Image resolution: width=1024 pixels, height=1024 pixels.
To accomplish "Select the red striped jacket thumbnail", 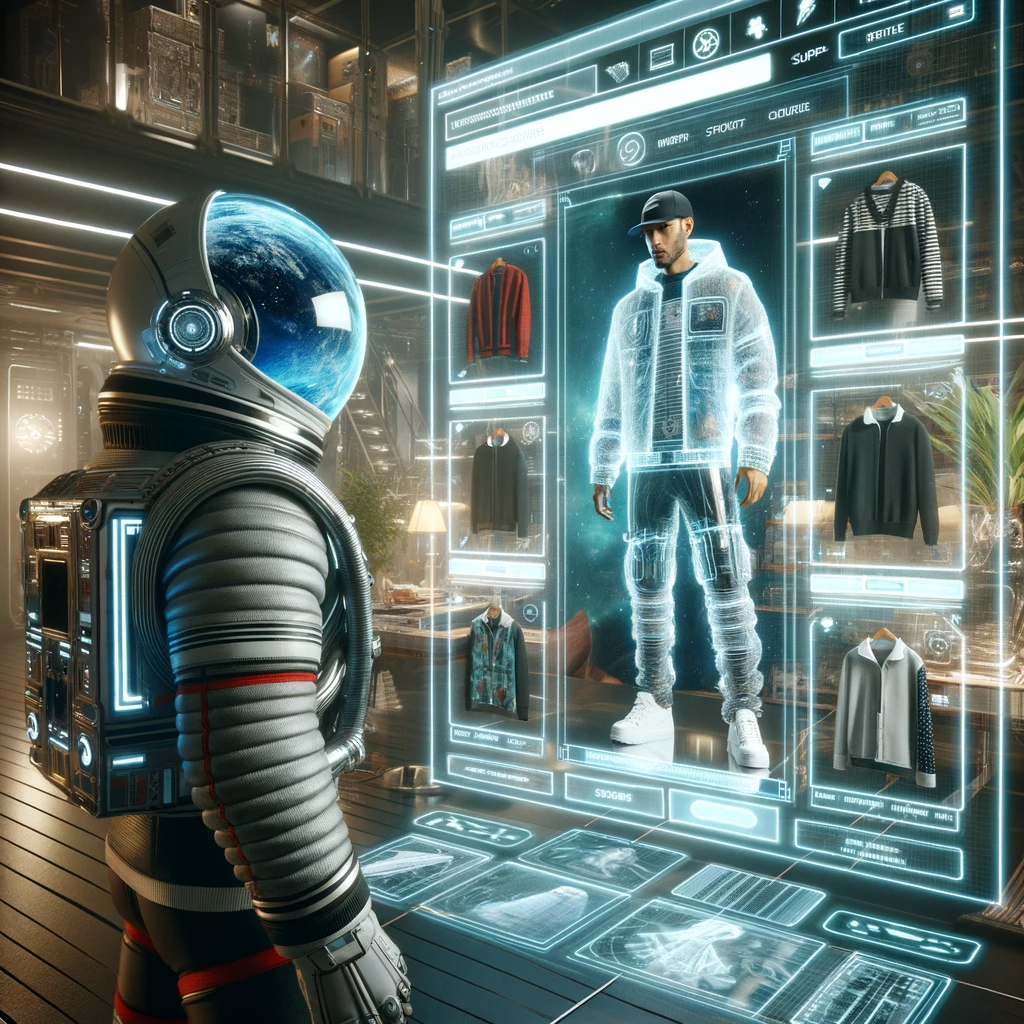I will tap(498, 312).
